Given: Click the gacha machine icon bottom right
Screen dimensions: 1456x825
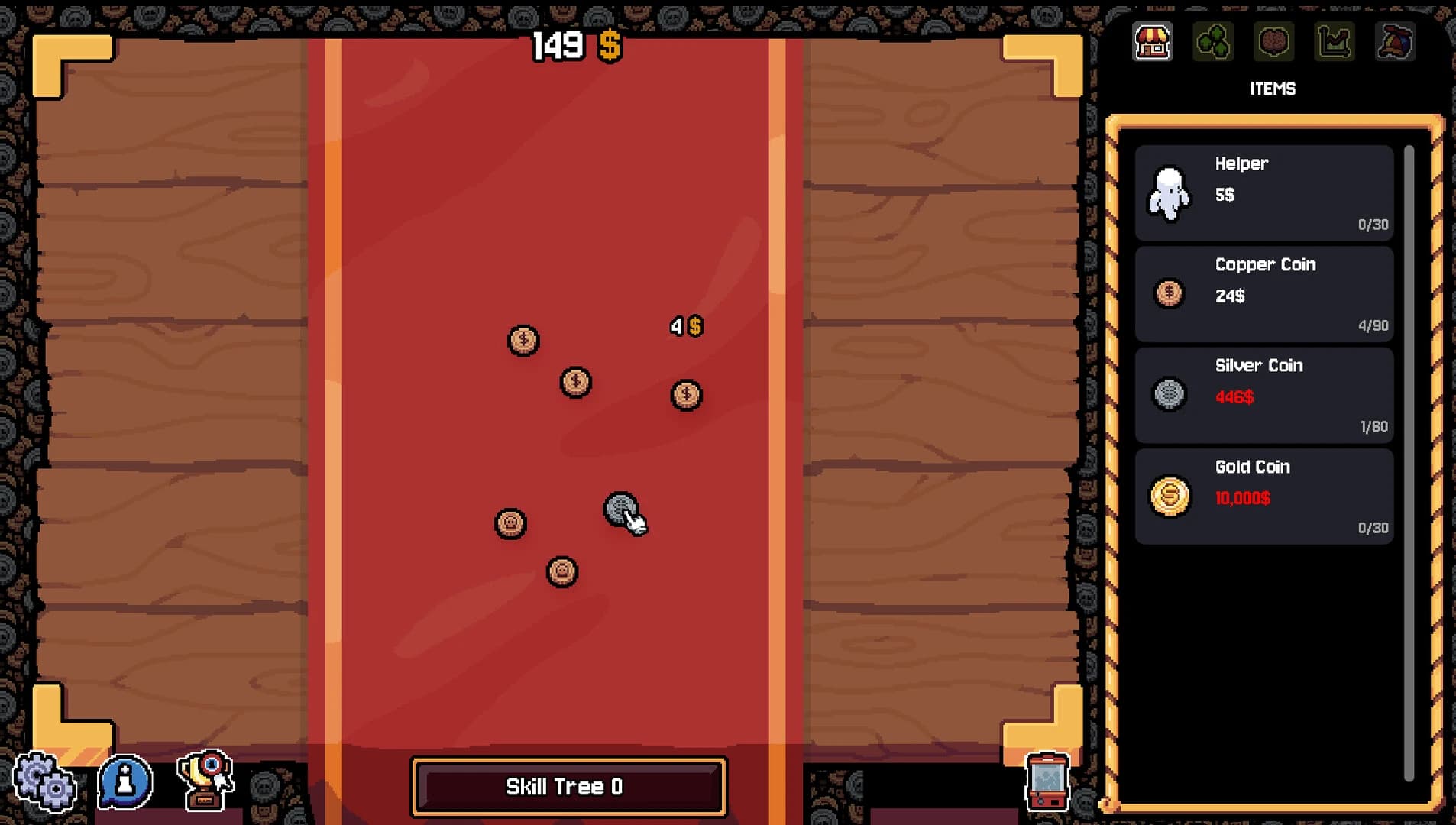Looking at the screenshot, I should 1047,781.
